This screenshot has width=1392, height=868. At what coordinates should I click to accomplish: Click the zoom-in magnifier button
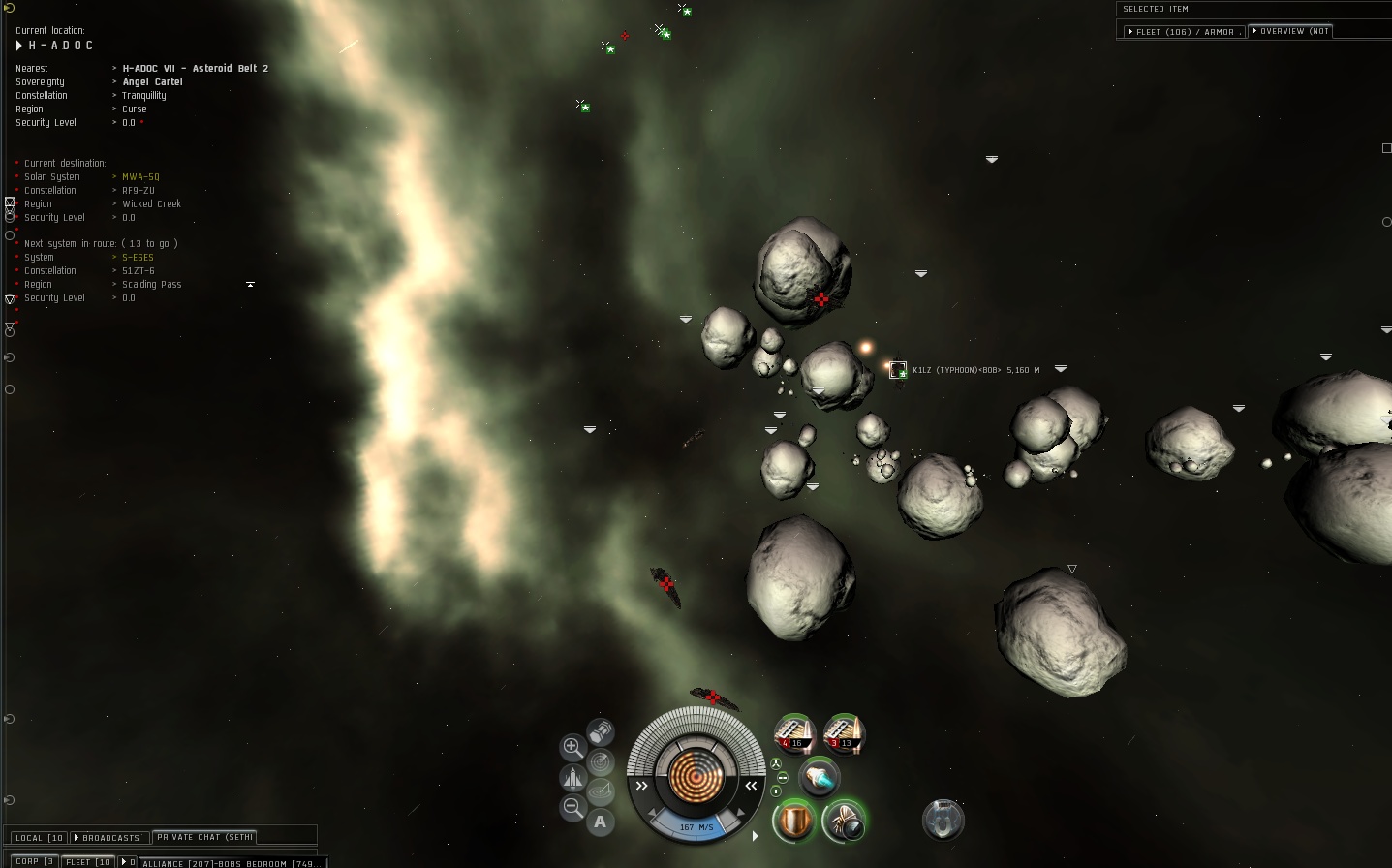coord(572,747)
